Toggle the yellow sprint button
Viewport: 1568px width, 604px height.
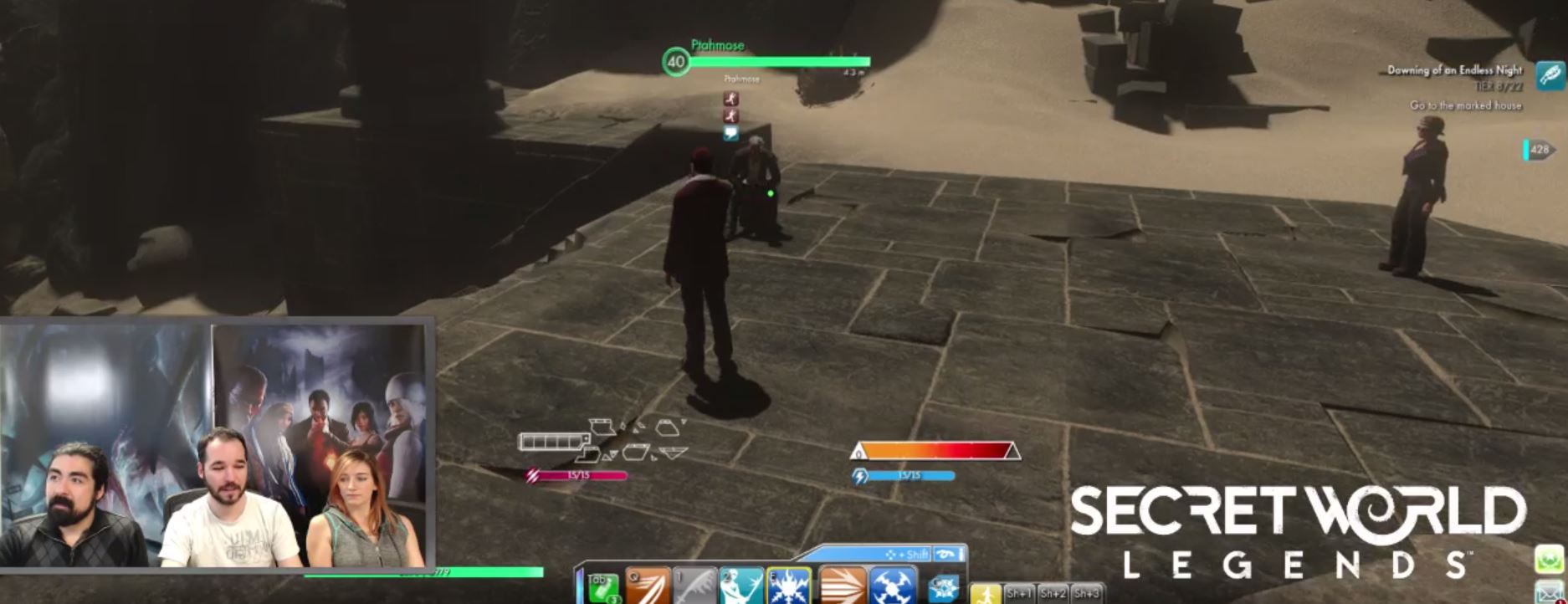(x=986, y=594)
